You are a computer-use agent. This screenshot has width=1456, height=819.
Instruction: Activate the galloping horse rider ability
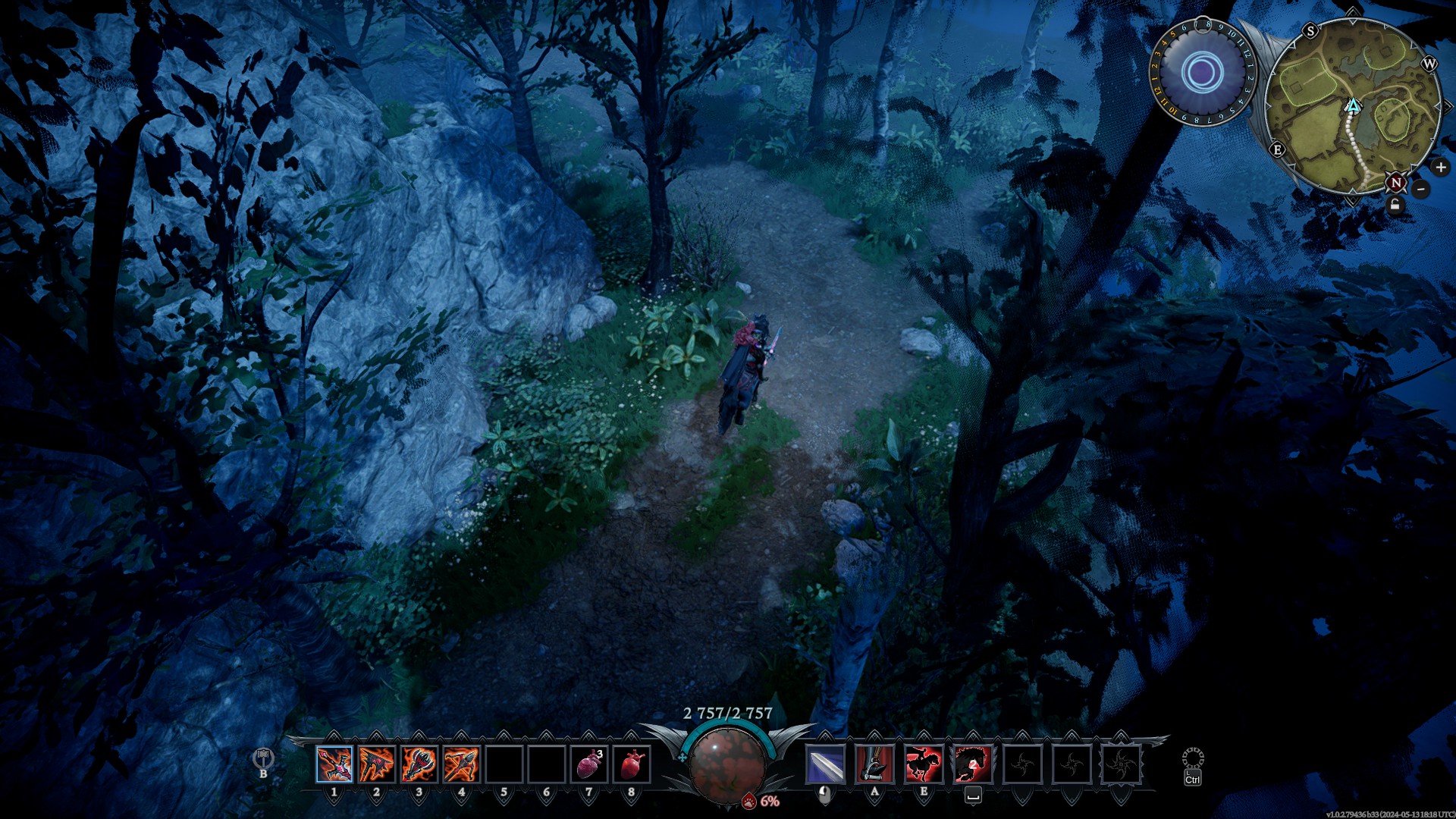(x=924, y=764)
